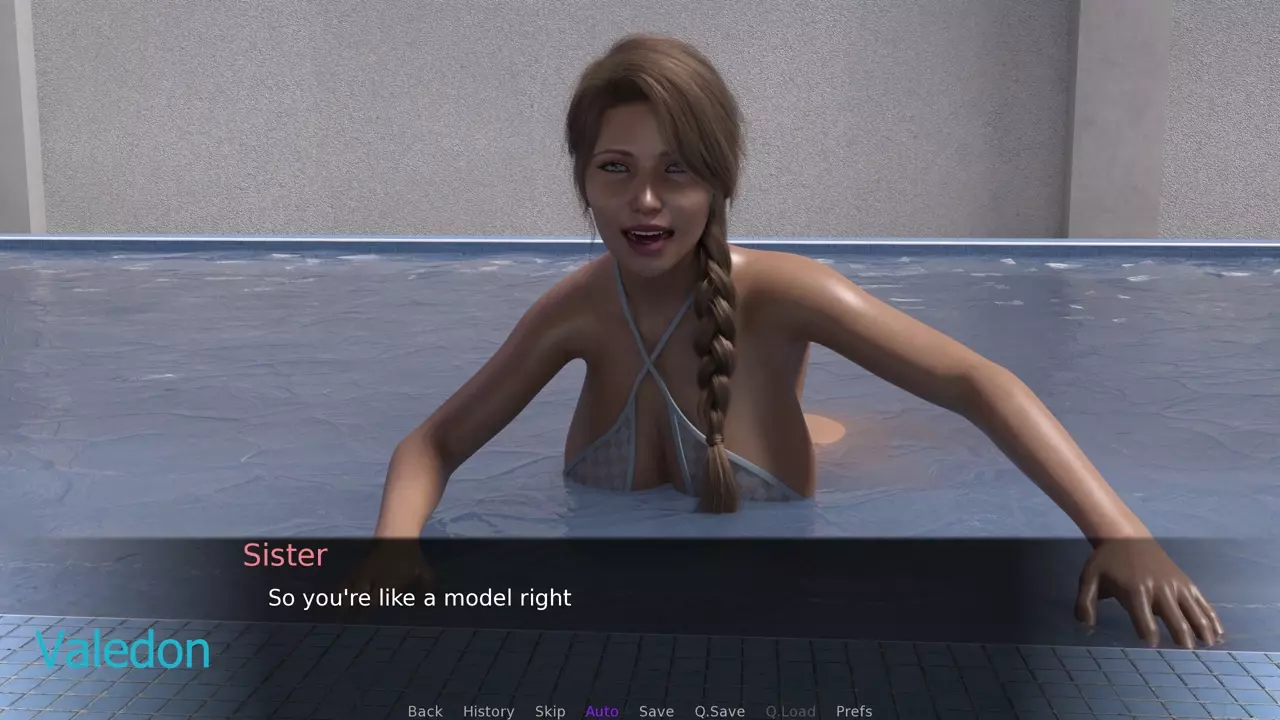Go Back to previous dialogue line
1280x720 pixels.
tap(425, 711)
